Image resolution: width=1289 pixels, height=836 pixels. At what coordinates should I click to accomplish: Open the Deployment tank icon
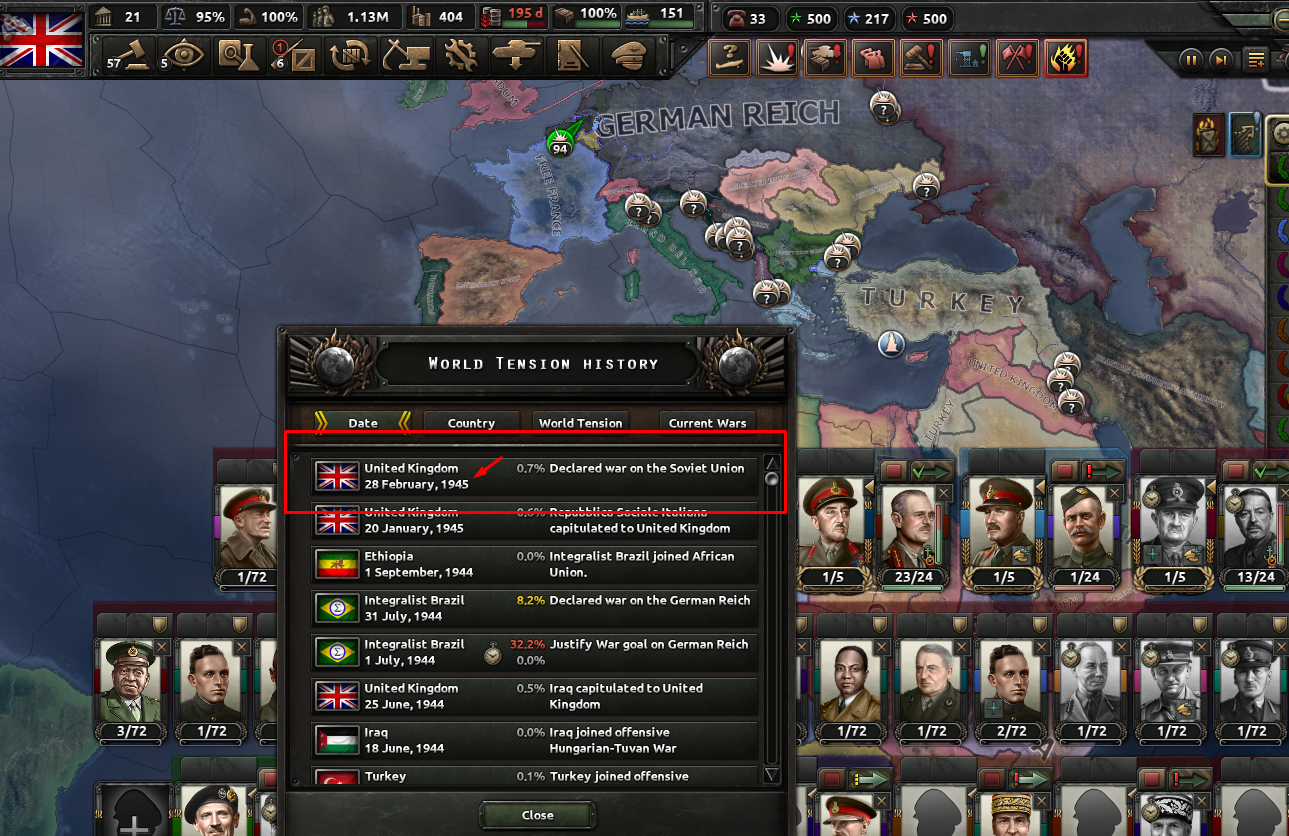pyautogui.click(x=517, y=57)
